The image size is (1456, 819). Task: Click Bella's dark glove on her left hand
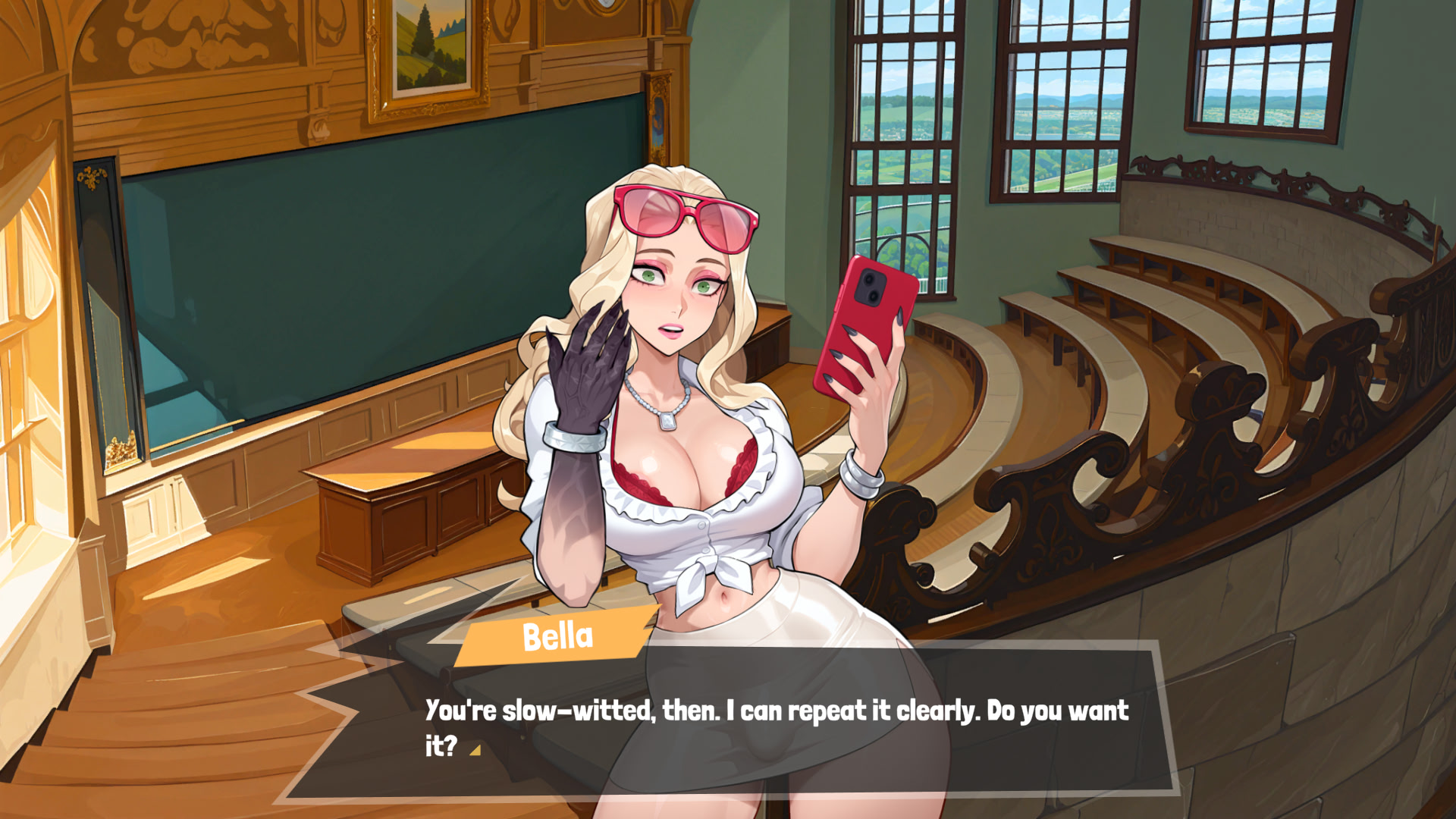click(584, 372)
